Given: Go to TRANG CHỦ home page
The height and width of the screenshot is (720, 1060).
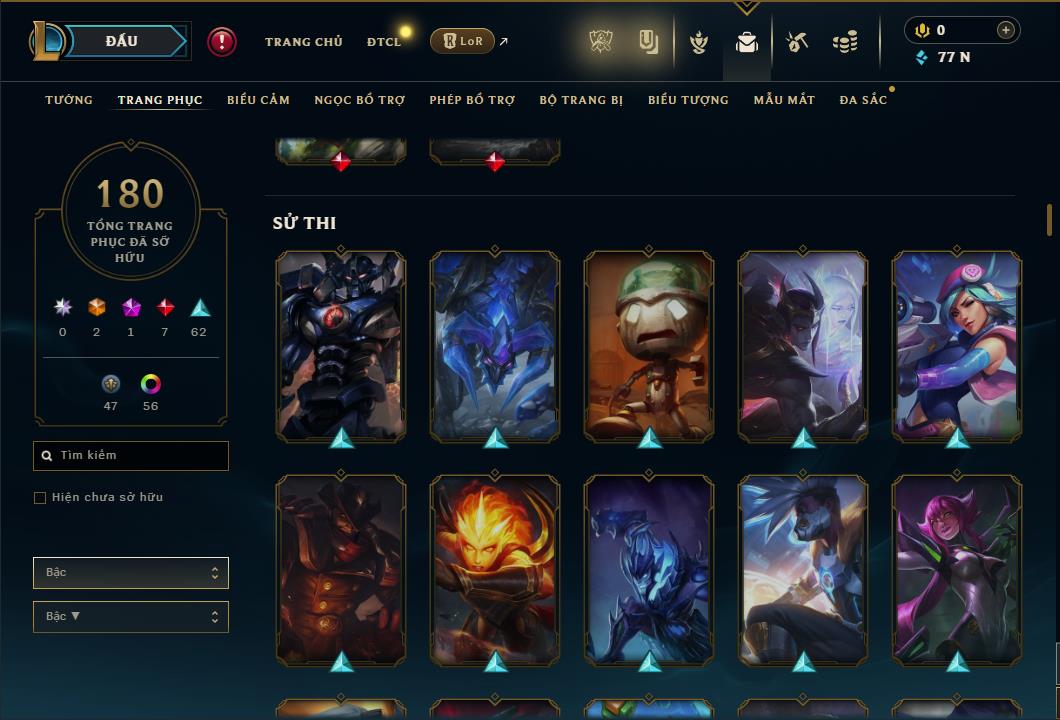Looking at the screenshot, I should coord(303,42).
